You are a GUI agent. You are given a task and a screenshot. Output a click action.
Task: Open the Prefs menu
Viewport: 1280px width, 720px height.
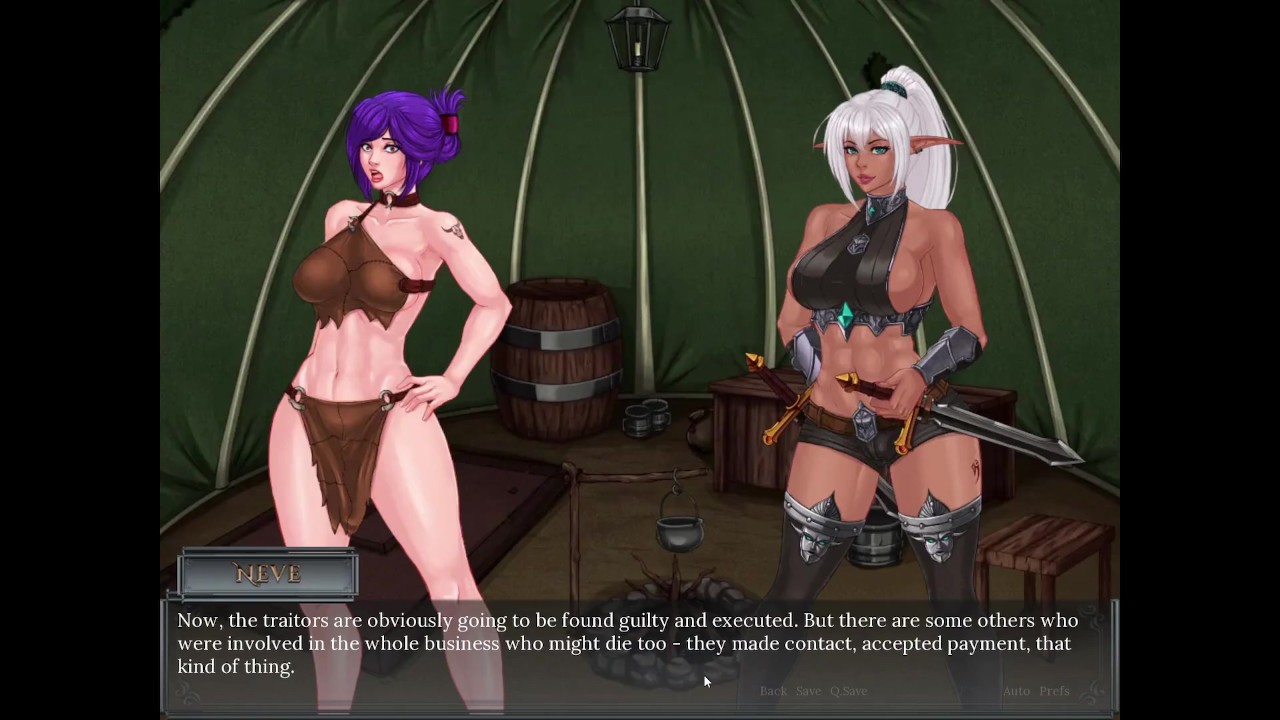pos(1054,691)
